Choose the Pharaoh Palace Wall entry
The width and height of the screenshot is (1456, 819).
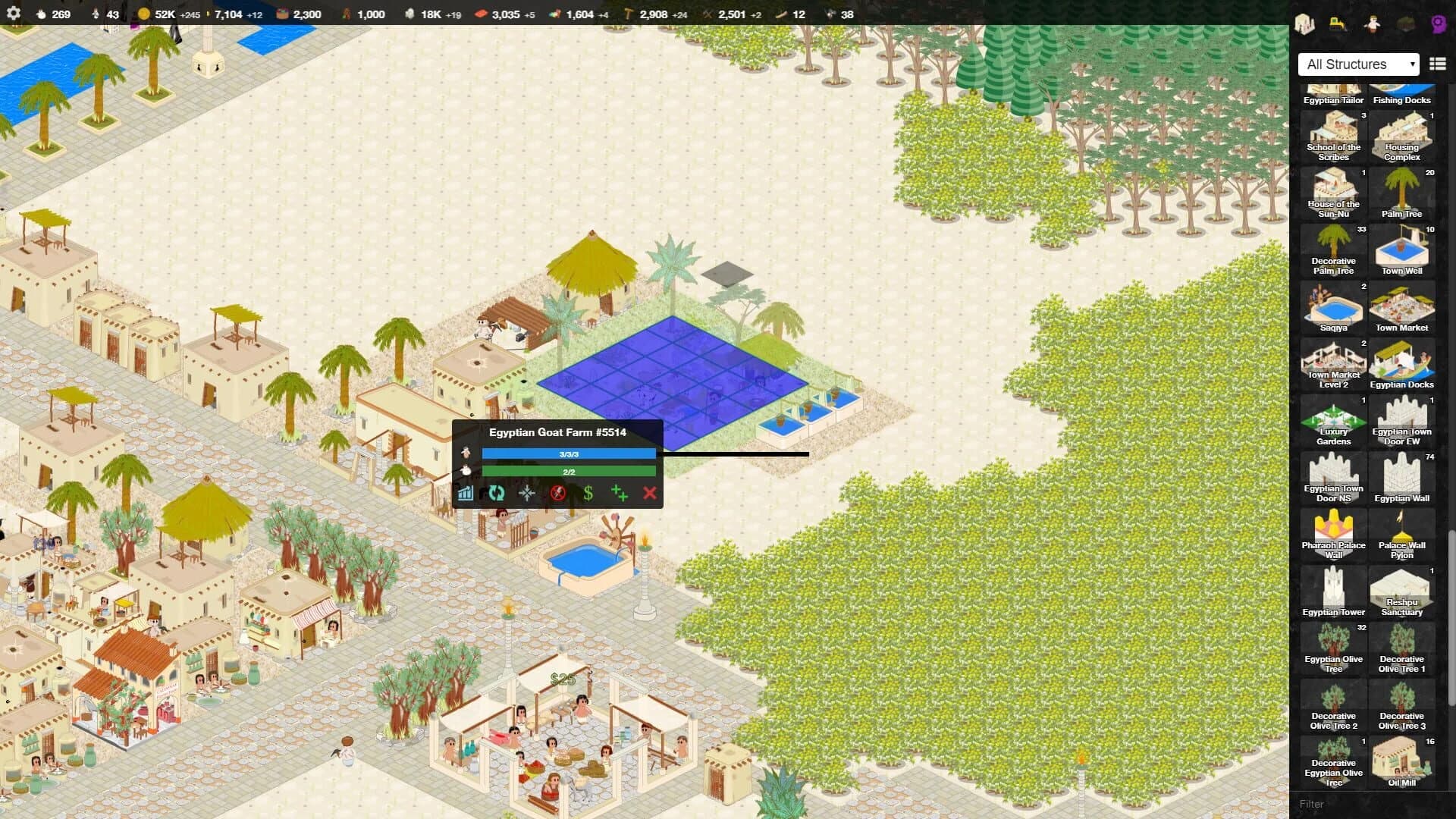tap(1333, 532)
